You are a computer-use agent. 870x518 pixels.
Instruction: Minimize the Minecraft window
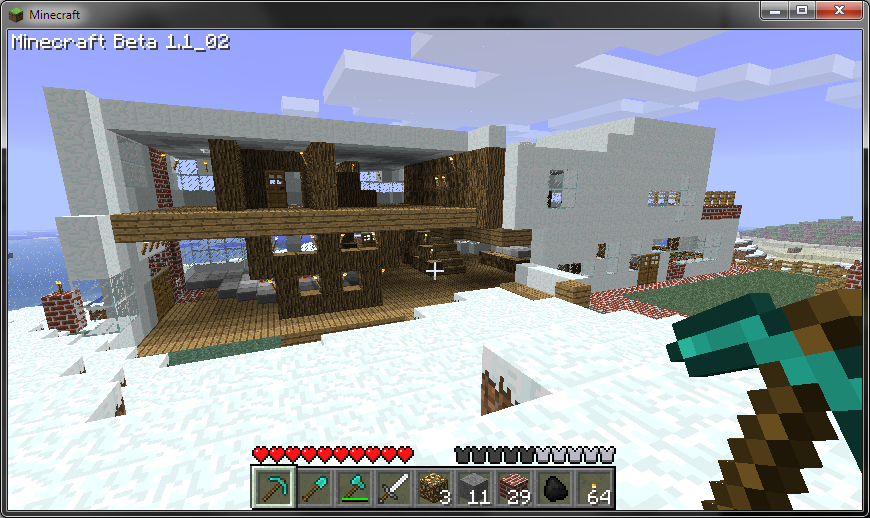[x=774, y=10]
